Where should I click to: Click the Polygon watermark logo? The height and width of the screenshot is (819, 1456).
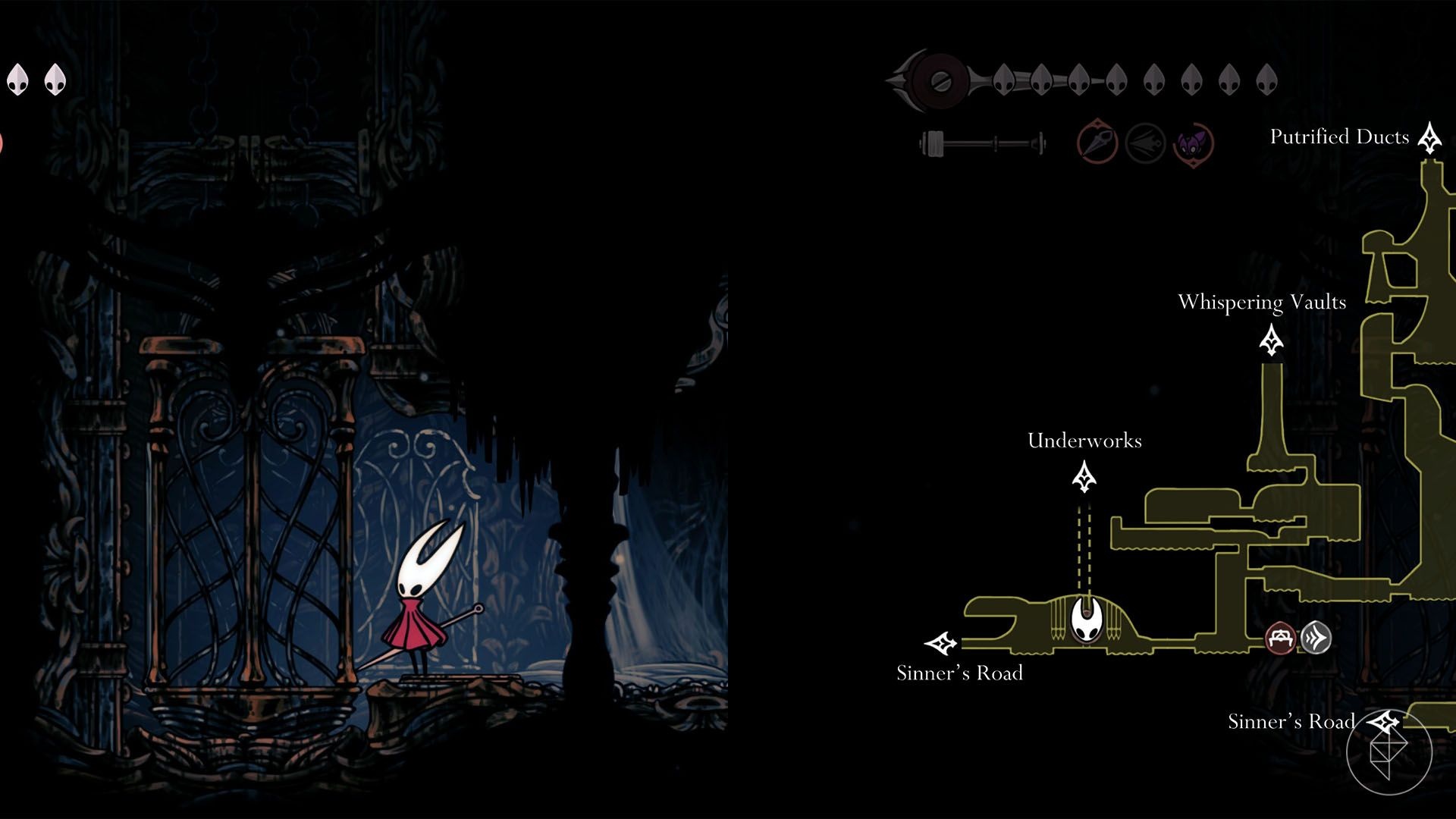tap(1389, 752)
